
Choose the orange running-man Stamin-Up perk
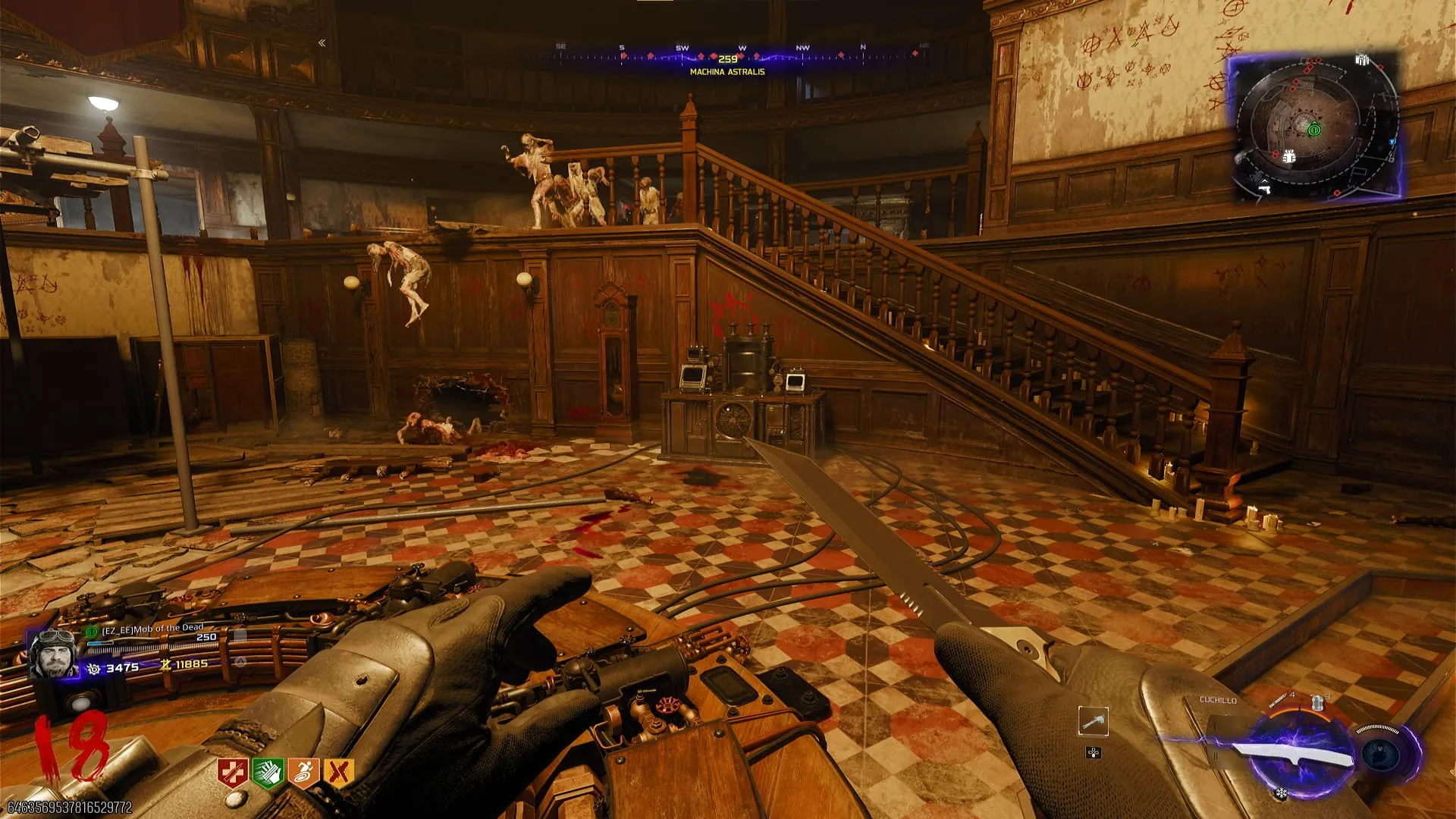(x=303, y=773)
